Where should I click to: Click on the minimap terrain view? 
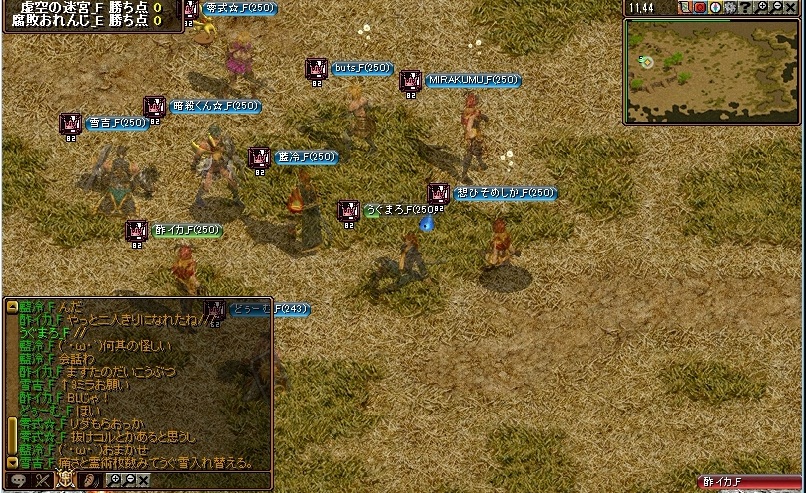click(714, 70)
